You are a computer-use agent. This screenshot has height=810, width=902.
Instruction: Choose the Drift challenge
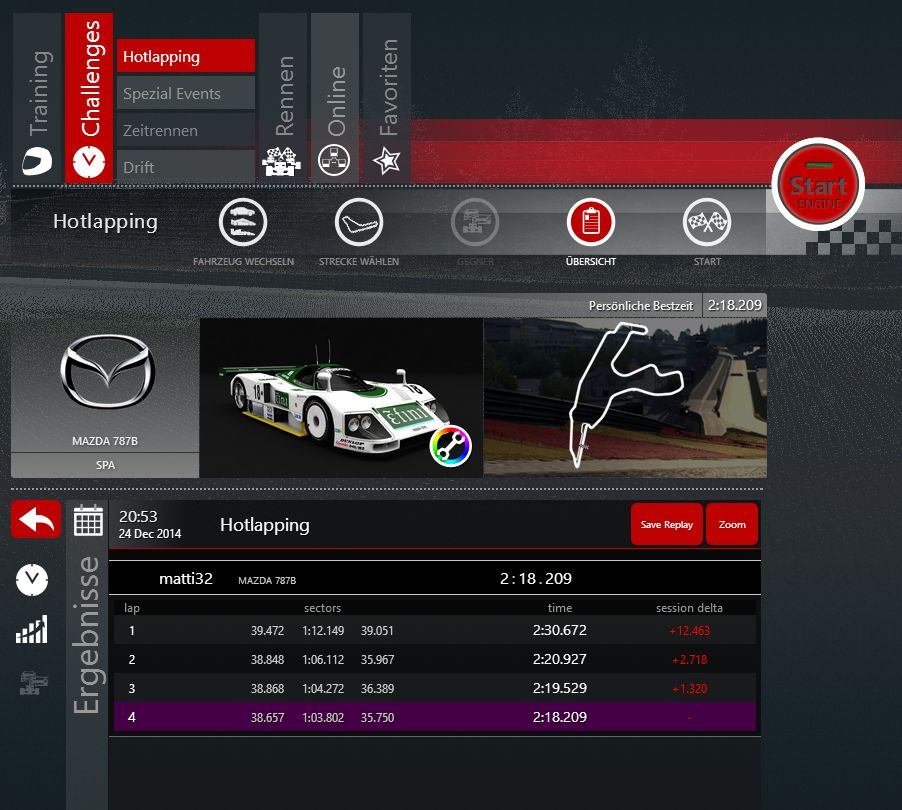[186, 167]
